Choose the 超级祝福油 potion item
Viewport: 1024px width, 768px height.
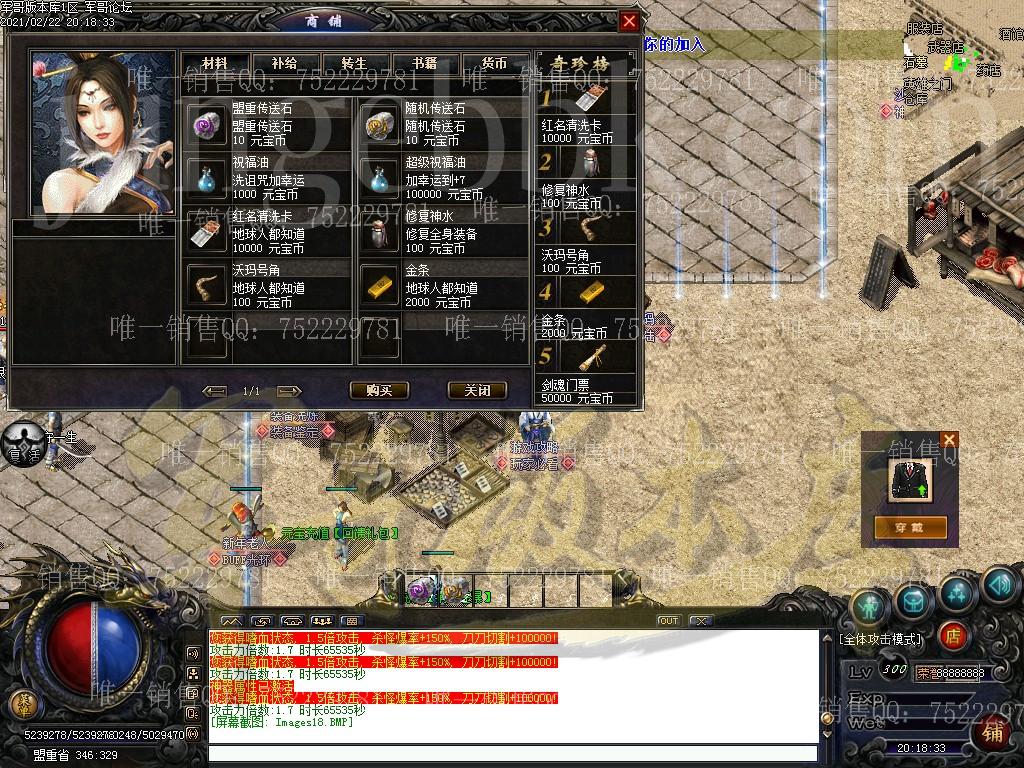click(440, 177)
